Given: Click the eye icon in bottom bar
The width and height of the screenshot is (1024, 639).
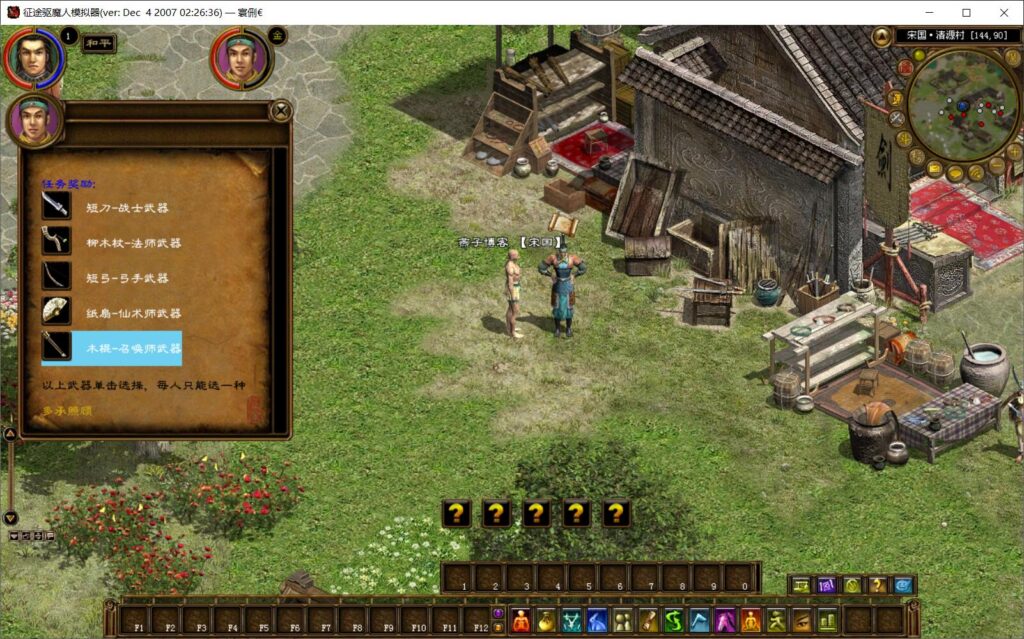Looking at the screenshot, I should pos(801,620).
